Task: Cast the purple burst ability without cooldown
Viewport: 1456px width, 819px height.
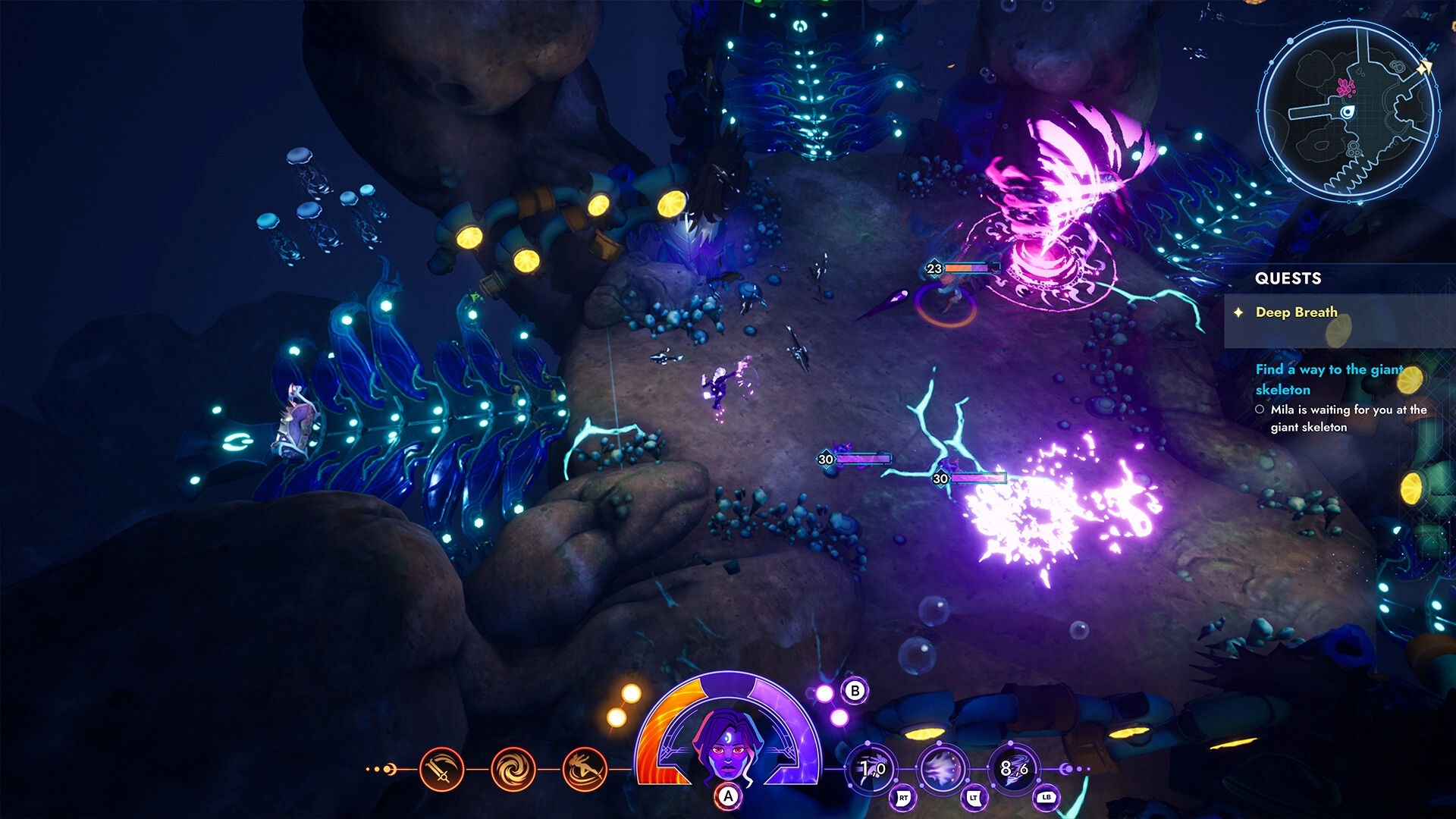Action: click(x=943, y=770)
